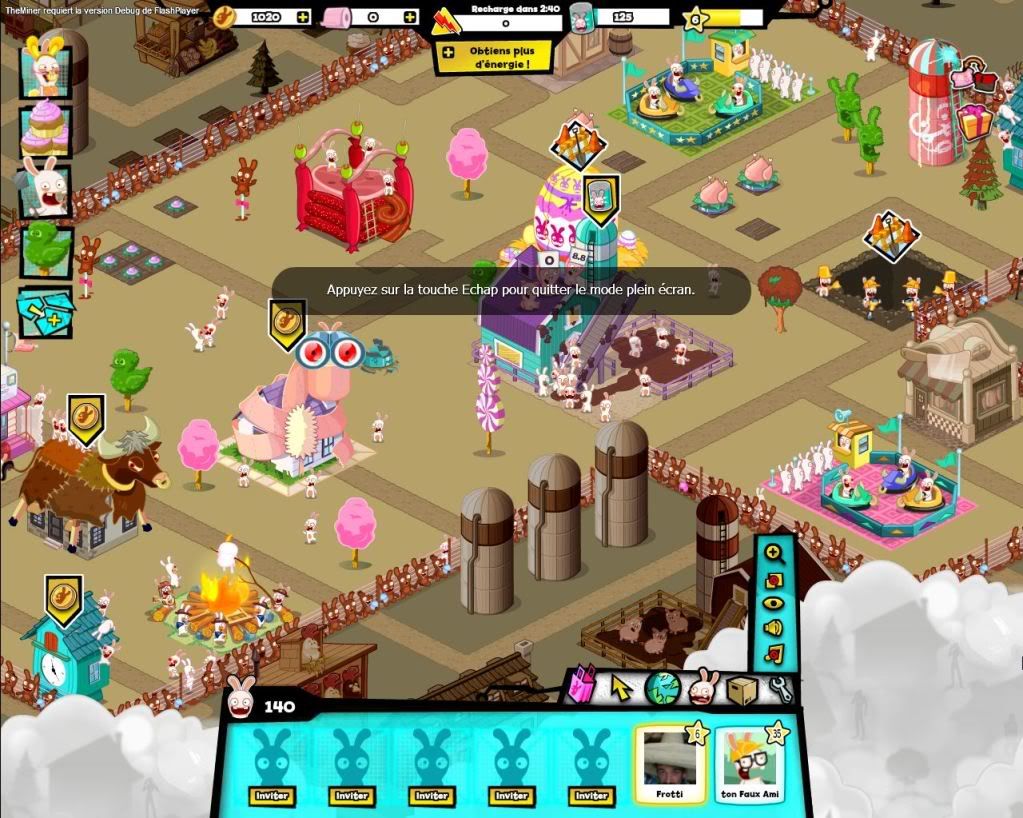Select the rabbit with yellow ears quest
1023x818 pixels.
coord(45,65)
